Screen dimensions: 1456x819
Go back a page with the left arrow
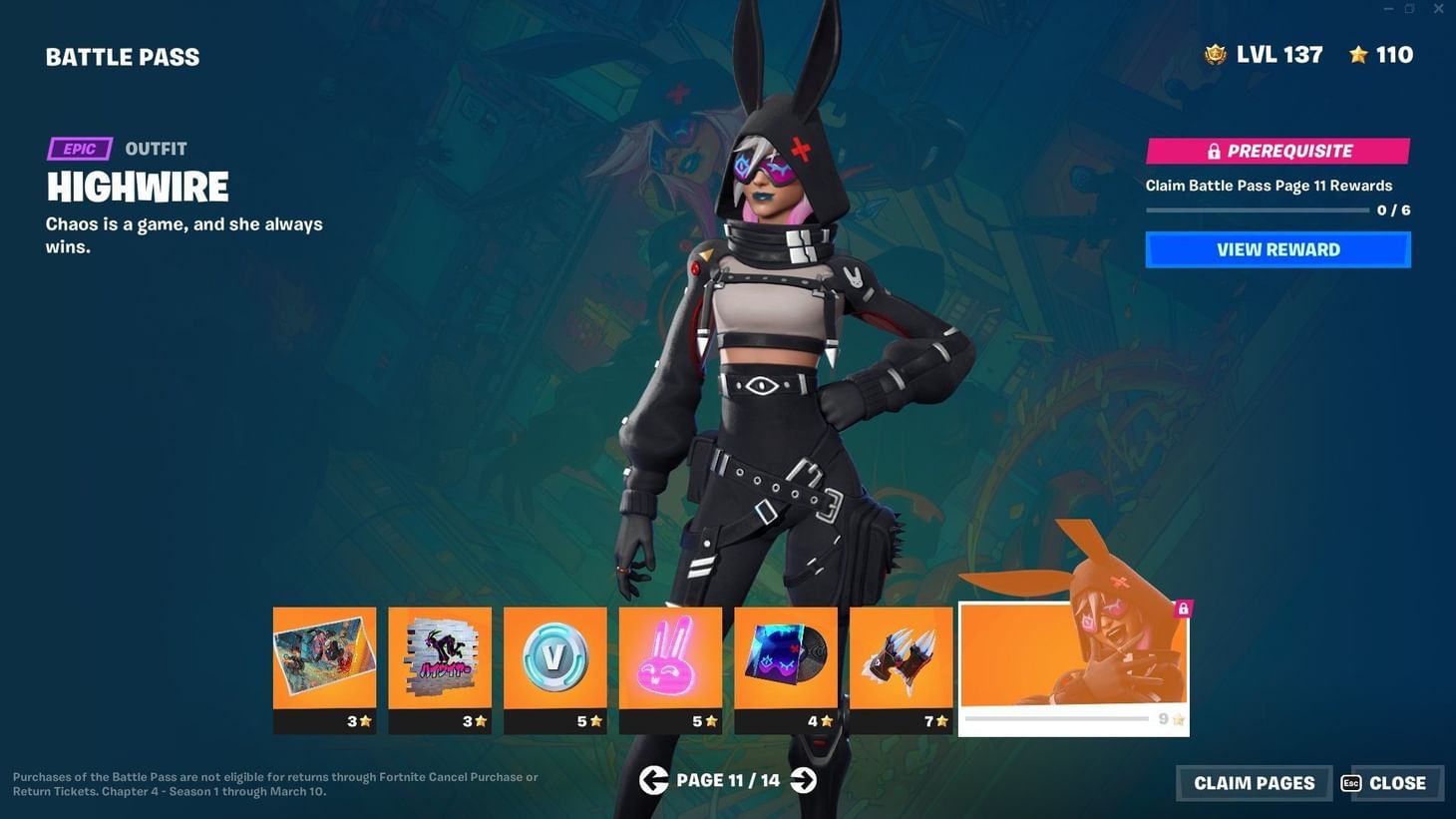click(654, 779)
